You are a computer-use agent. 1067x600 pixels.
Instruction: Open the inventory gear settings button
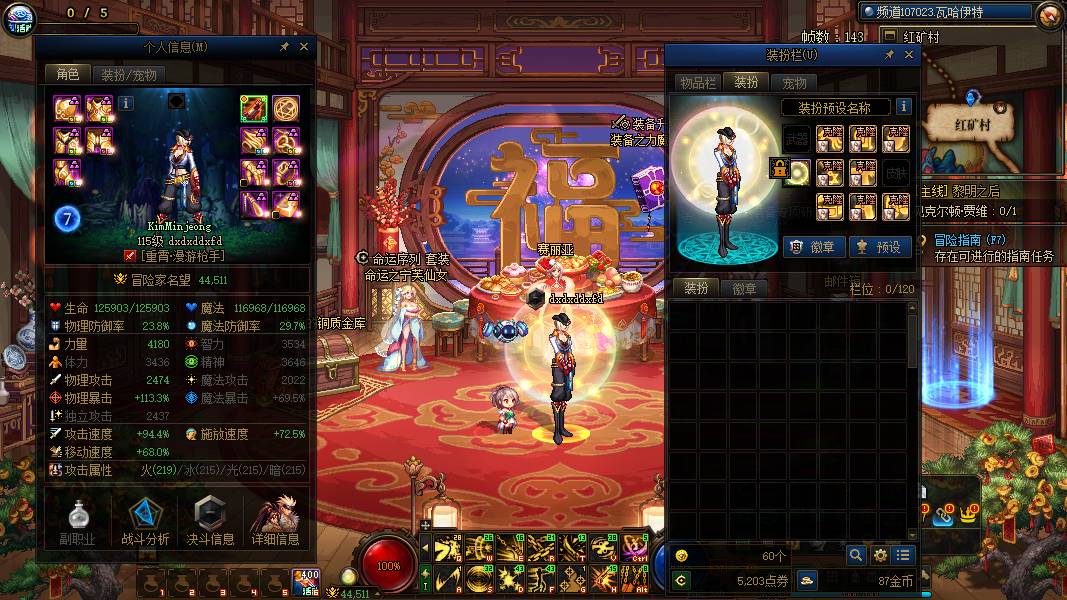[880, 555]
